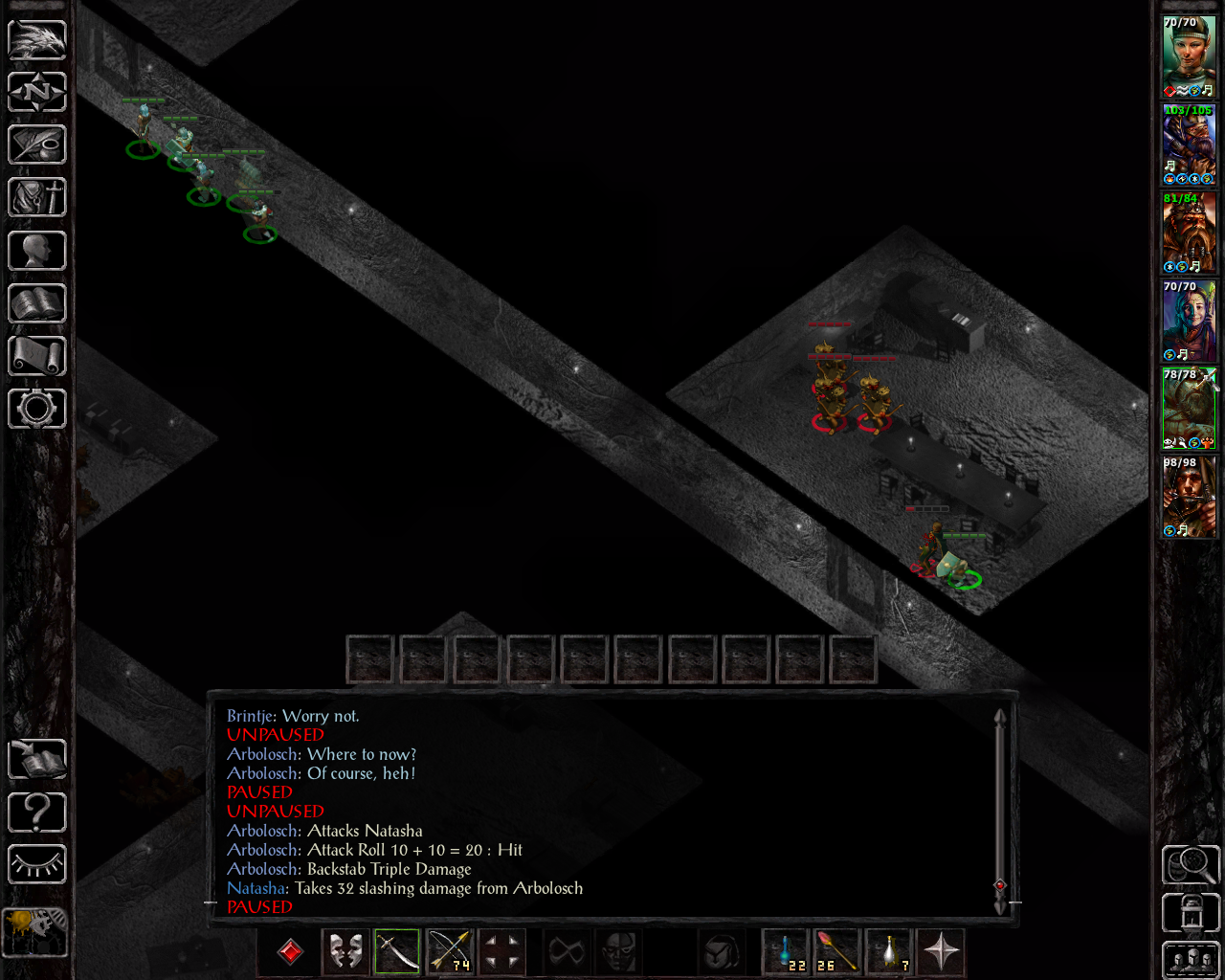Open the priest scroll screen
1225x980 pixels.
37,356
